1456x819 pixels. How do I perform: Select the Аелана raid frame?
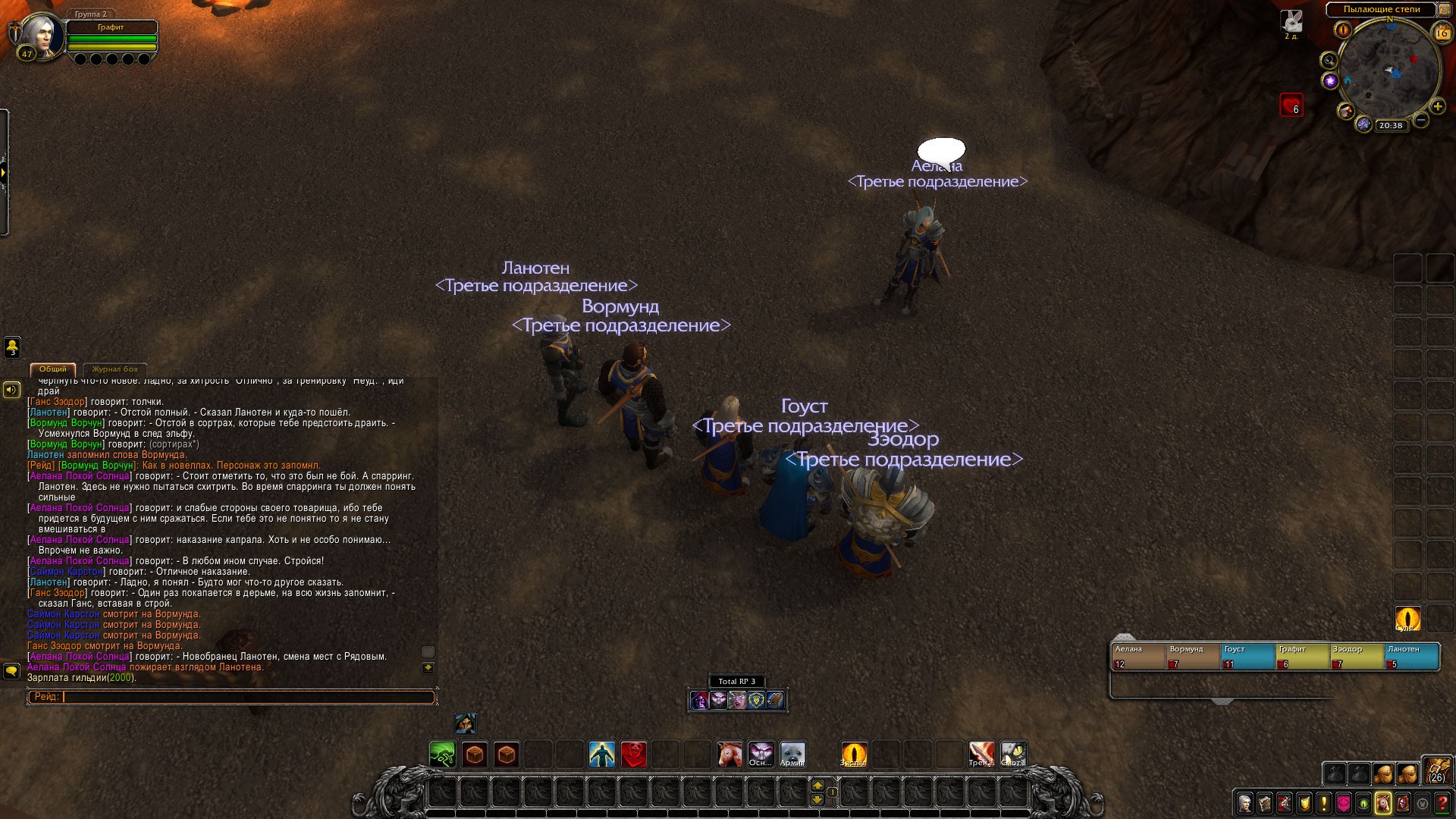[1137, 657]
